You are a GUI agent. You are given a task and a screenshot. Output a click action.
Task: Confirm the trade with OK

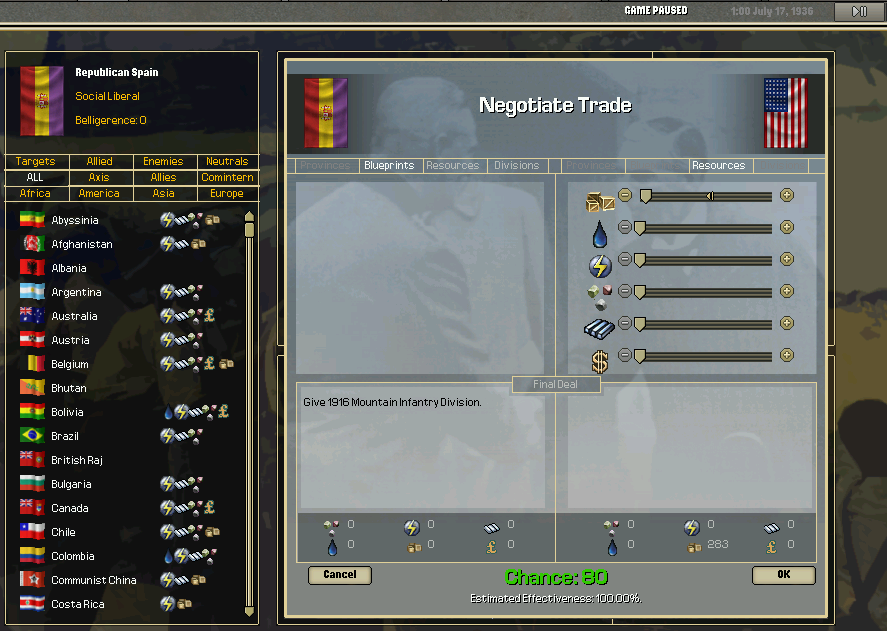(783, 575)
